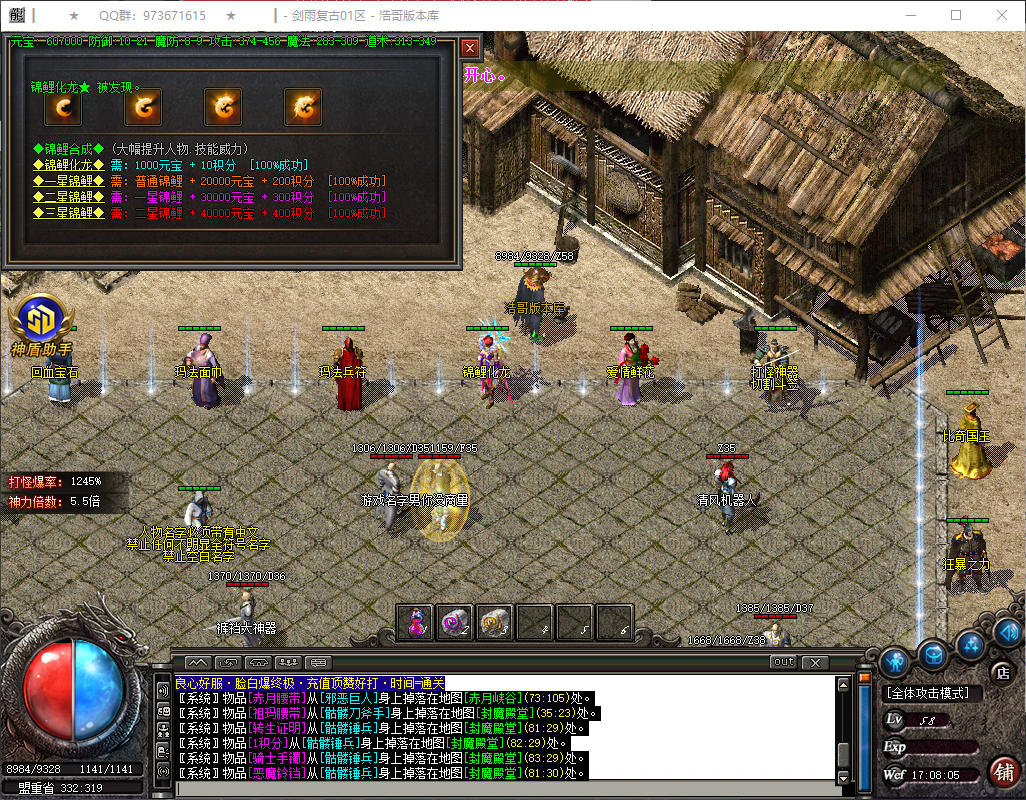Open the 神盾助手 helper icon
The height and width of the screenshot is (800, 1026).
click(40, 322)
